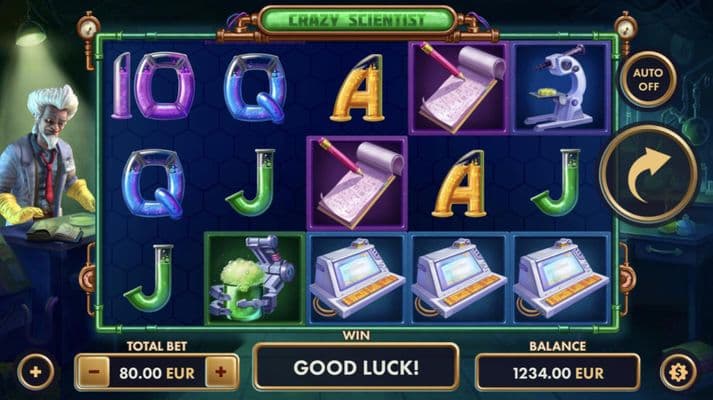Screen dimensions: 713x400
Task: Open the round plus menu button
Action: 36,374
